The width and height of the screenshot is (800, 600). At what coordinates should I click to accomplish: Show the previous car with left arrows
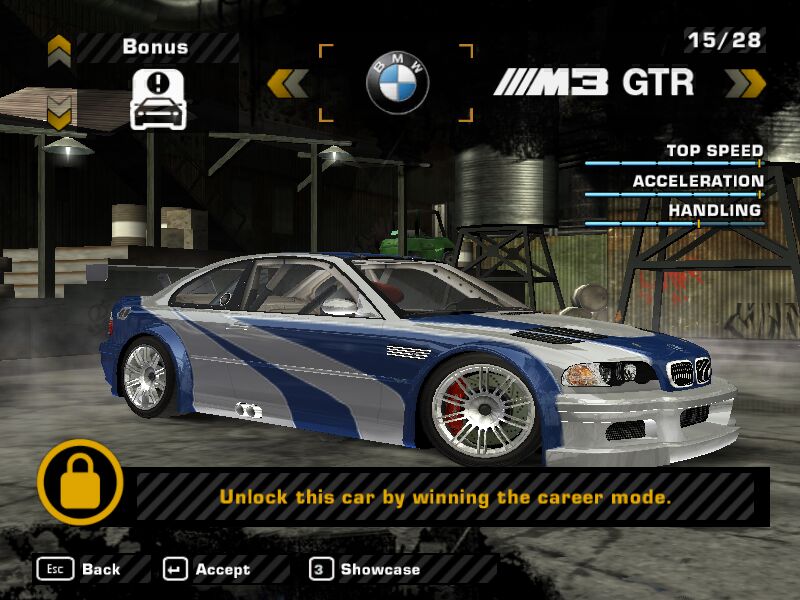[x=288, y=83]
